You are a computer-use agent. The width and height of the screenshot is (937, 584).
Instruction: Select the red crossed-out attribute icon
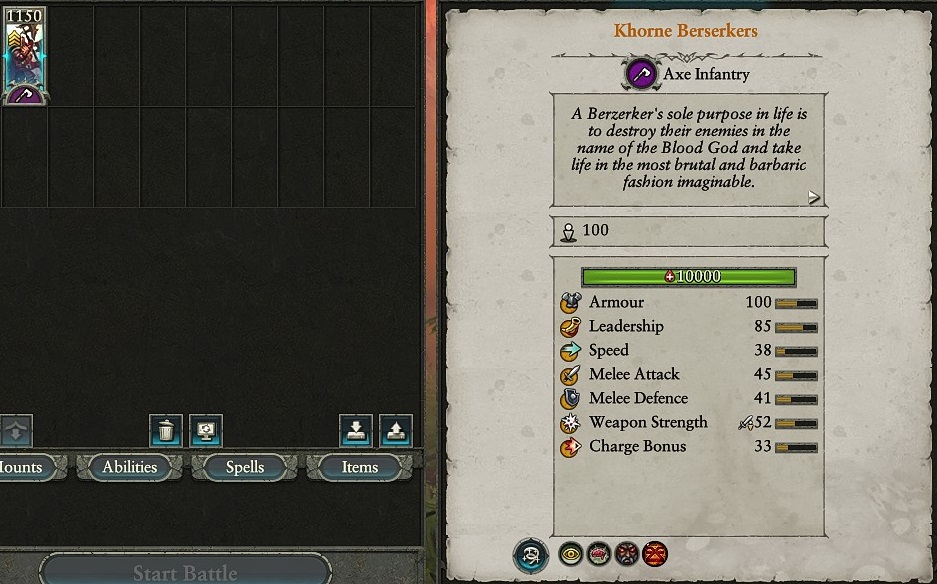tap(655, 553)
